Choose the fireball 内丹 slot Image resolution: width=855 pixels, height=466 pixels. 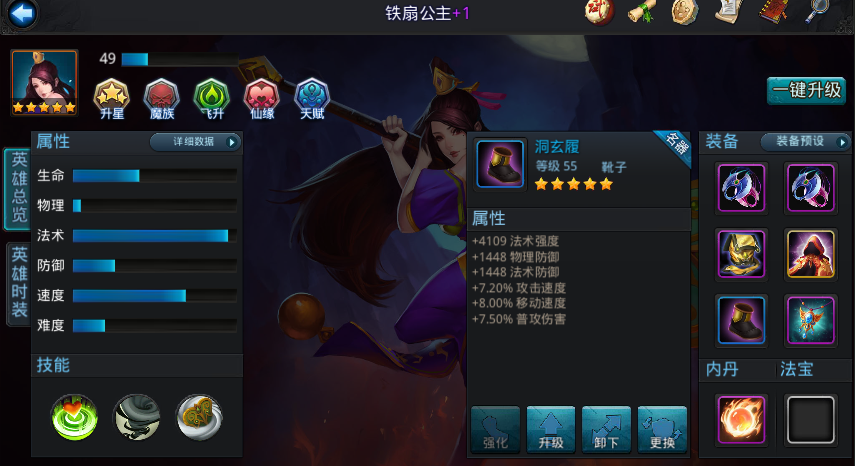click(x=741, y=419)
